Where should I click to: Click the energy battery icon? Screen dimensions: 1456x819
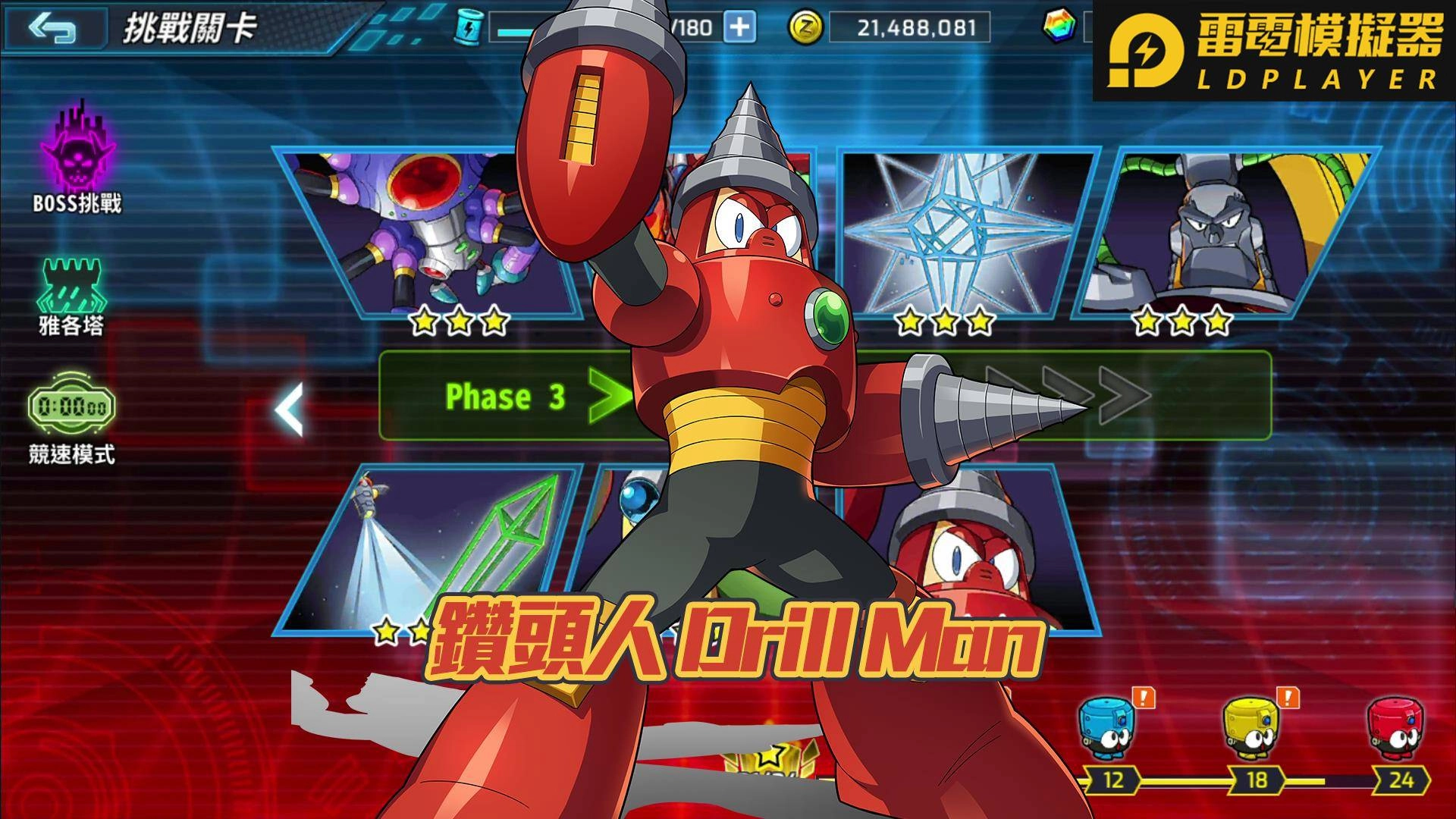pos(467,26)
